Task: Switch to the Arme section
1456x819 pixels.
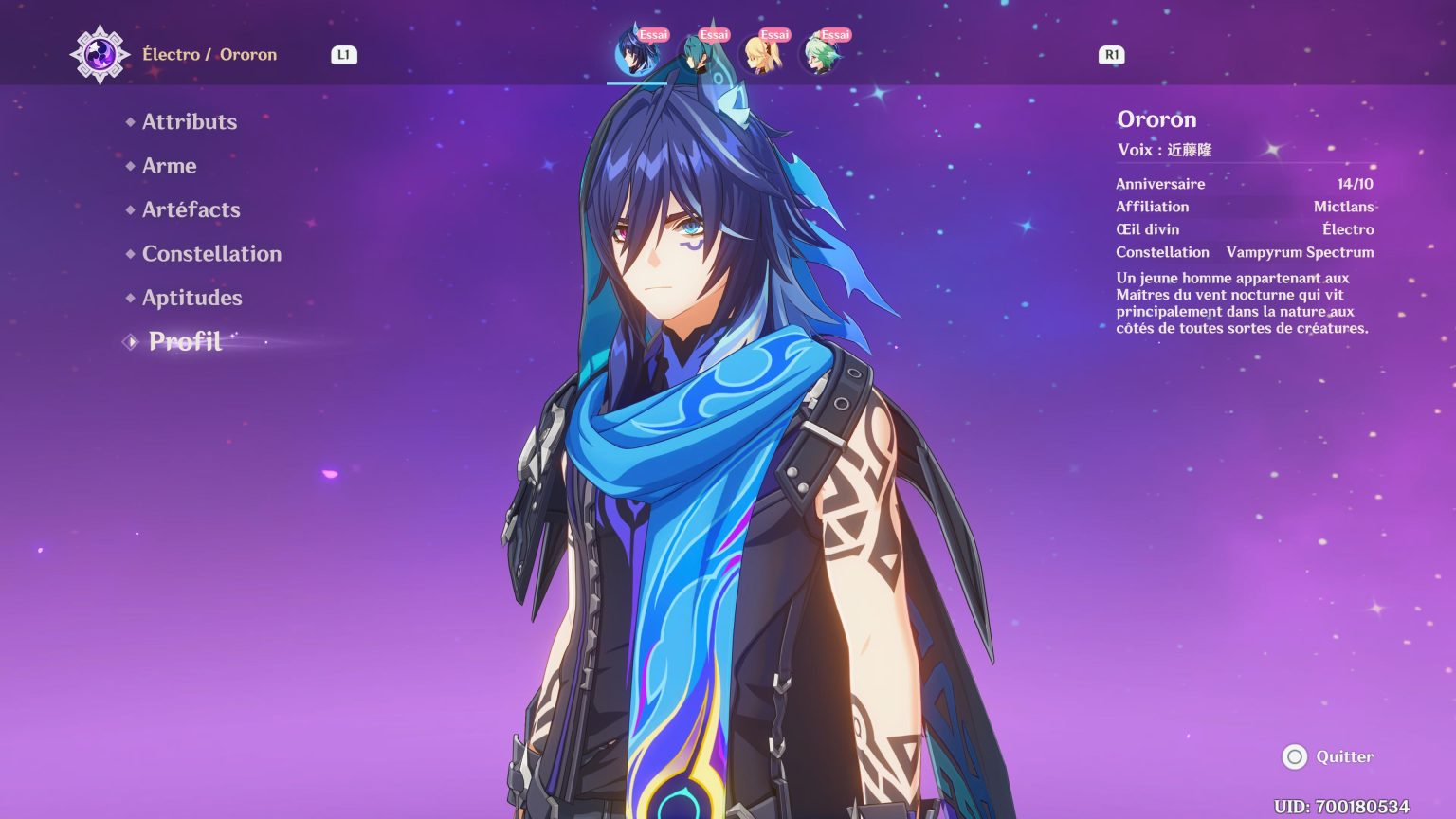Action: tap(169, 166)
